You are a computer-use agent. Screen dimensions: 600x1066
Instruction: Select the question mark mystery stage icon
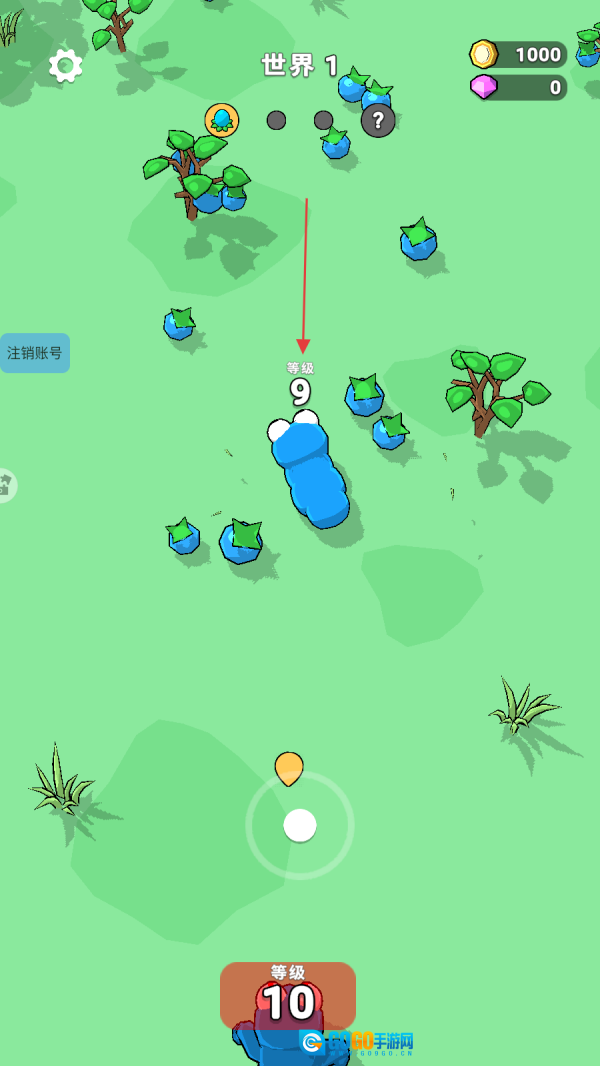[x=377, y=121]
